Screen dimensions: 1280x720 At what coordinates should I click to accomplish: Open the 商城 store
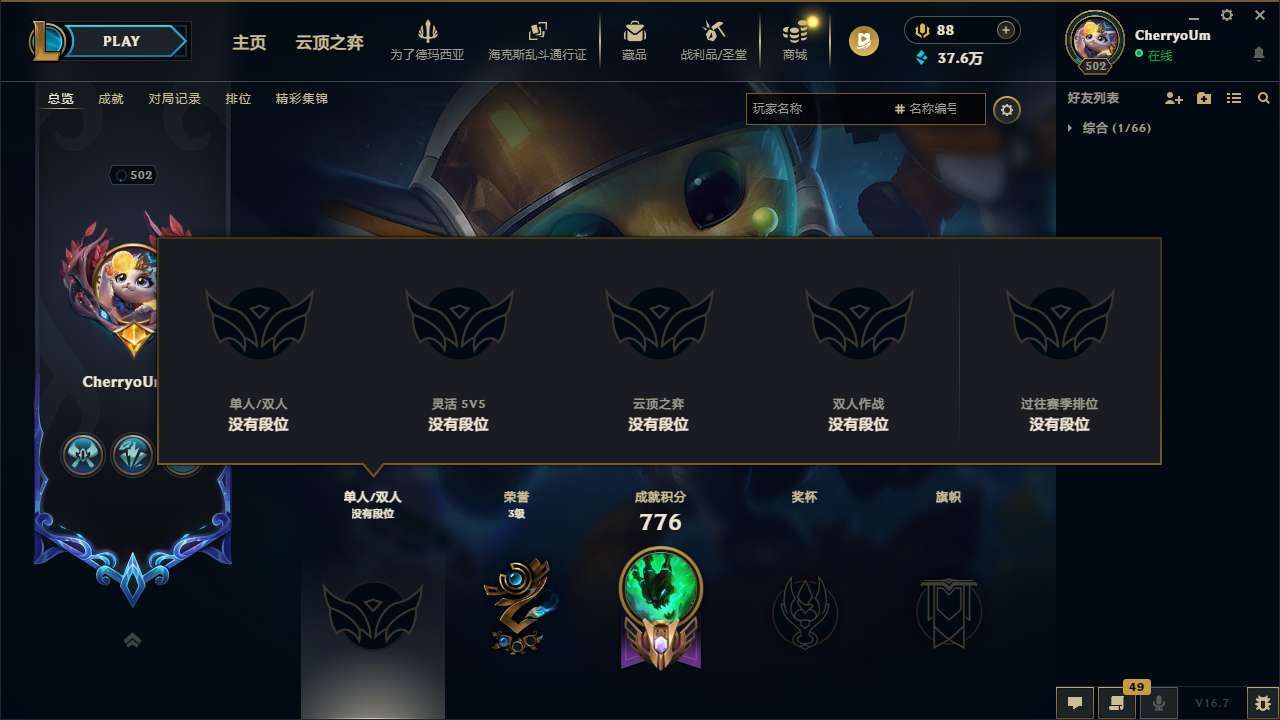tap(795, 40)
